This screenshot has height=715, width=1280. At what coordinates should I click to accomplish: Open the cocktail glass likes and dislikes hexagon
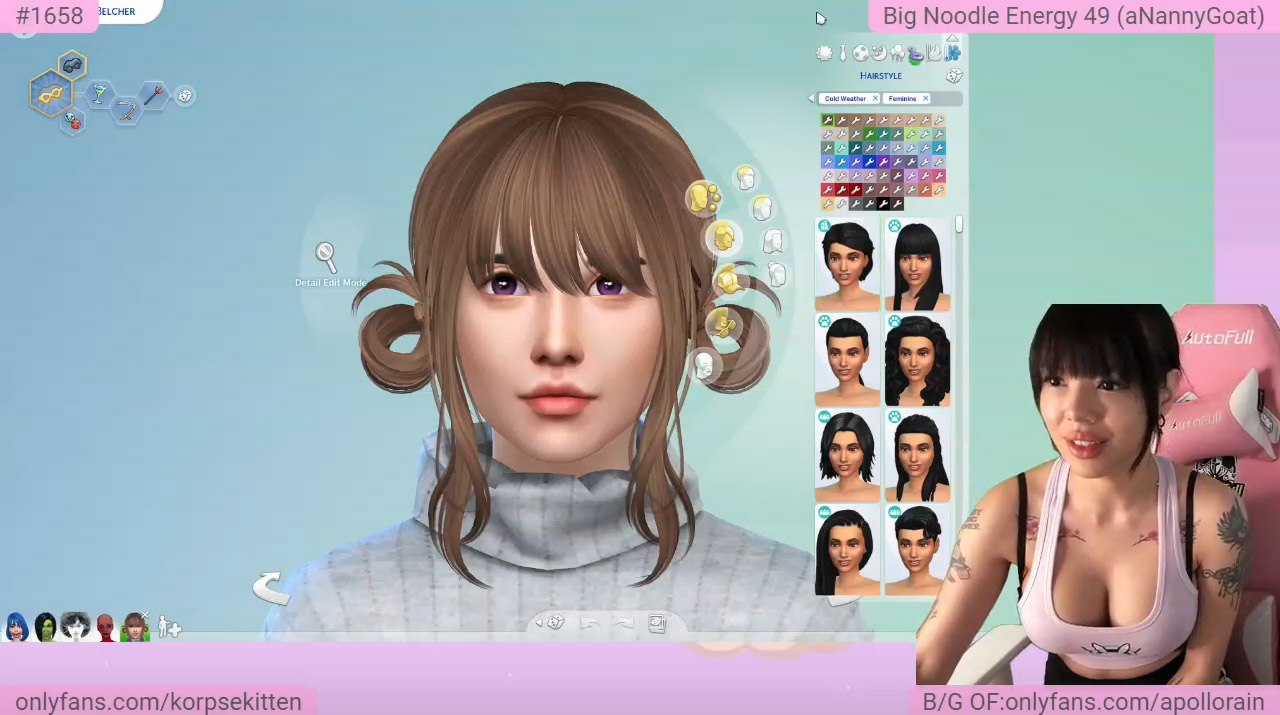99,94
